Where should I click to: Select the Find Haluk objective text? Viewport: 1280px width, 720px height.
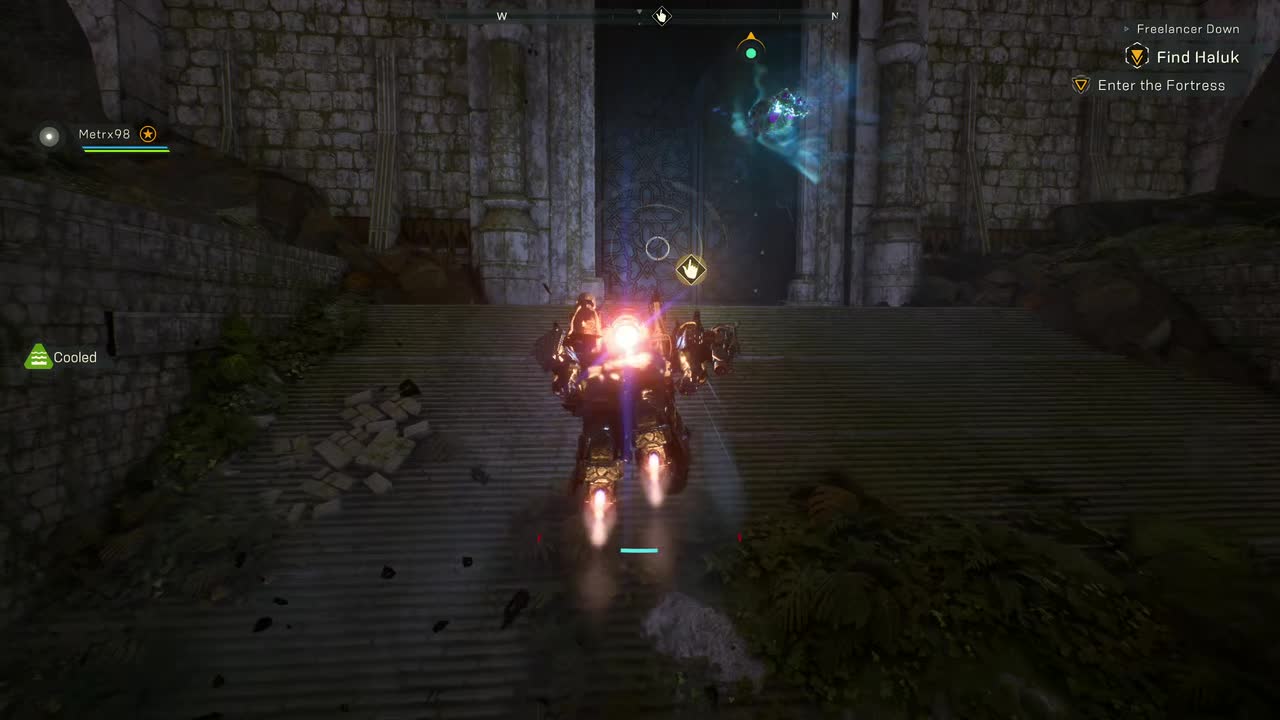point(1196,57)
